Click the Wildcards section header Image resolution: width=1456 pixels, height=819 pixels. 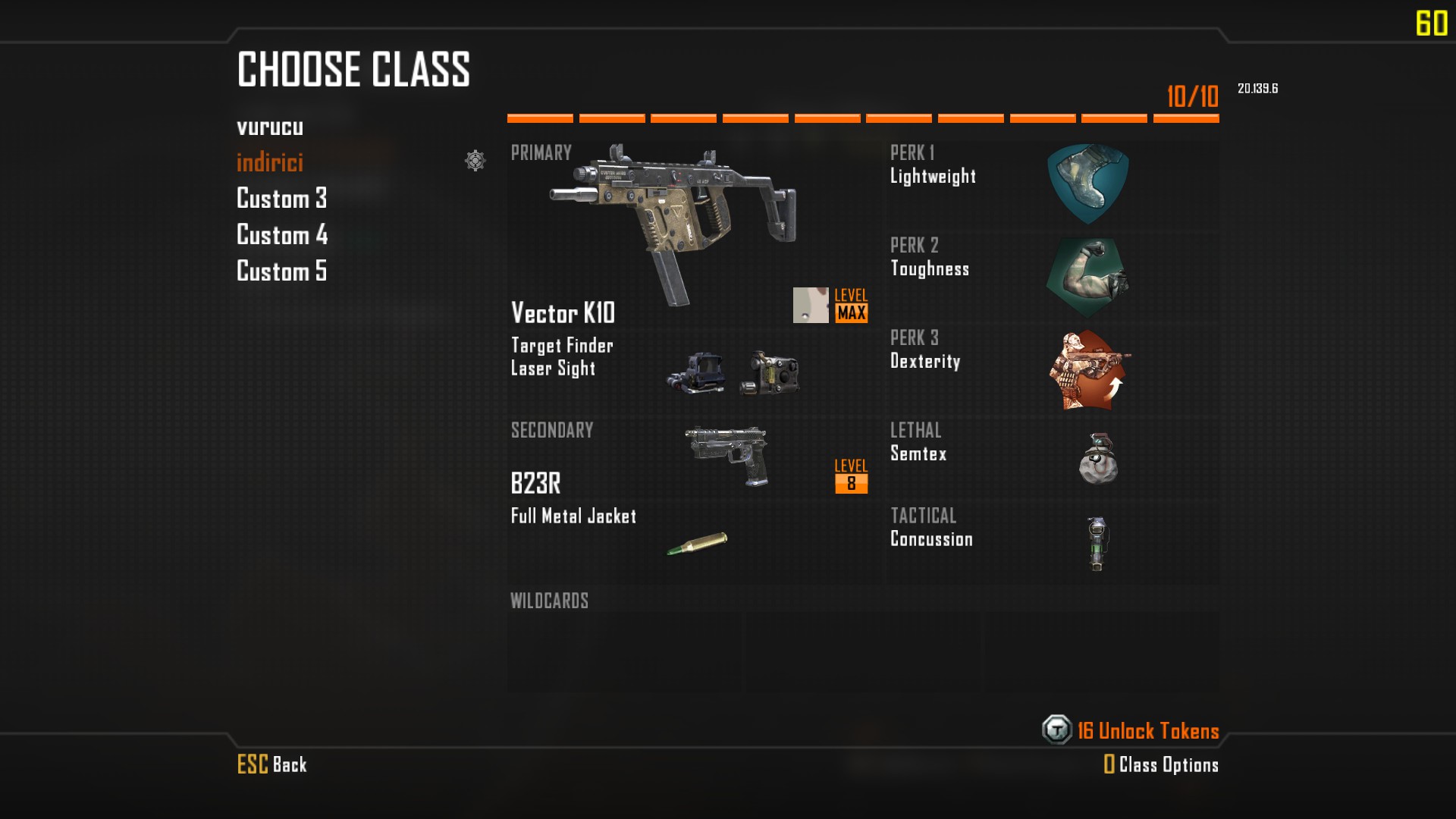tap(549, 601)
